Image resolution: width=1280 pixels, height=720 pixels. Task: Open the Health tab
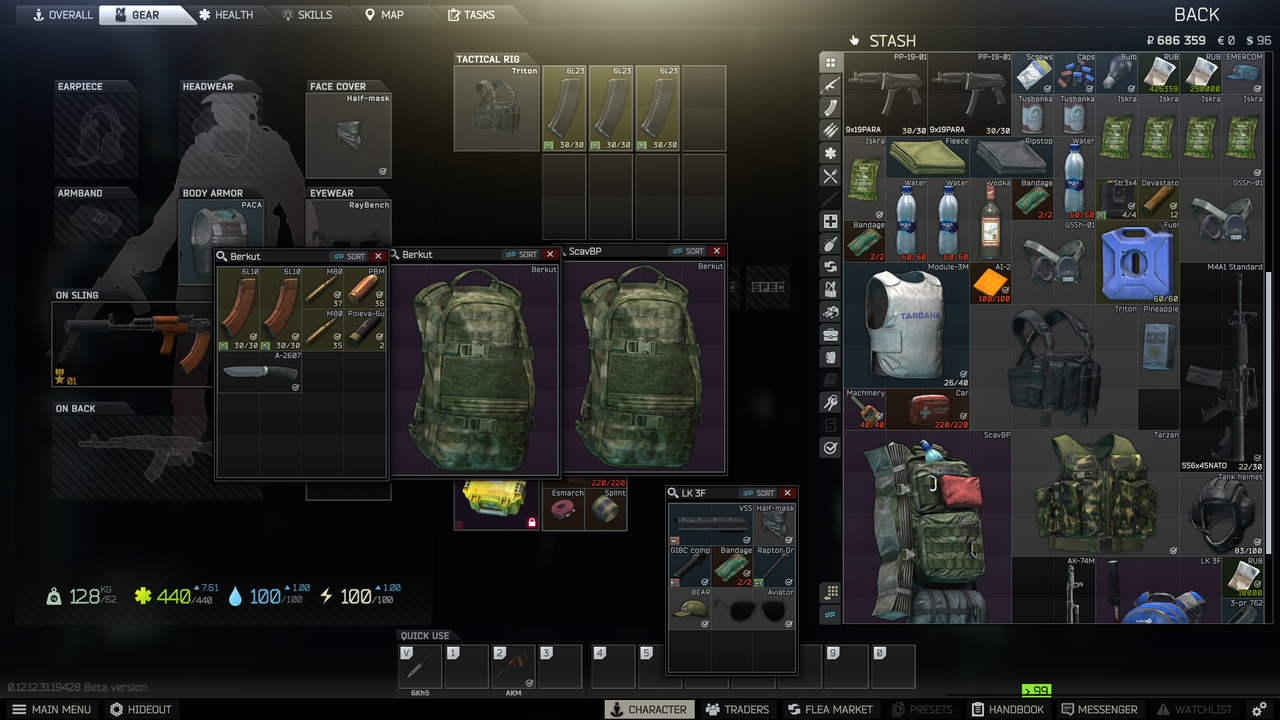coord(226,15)
